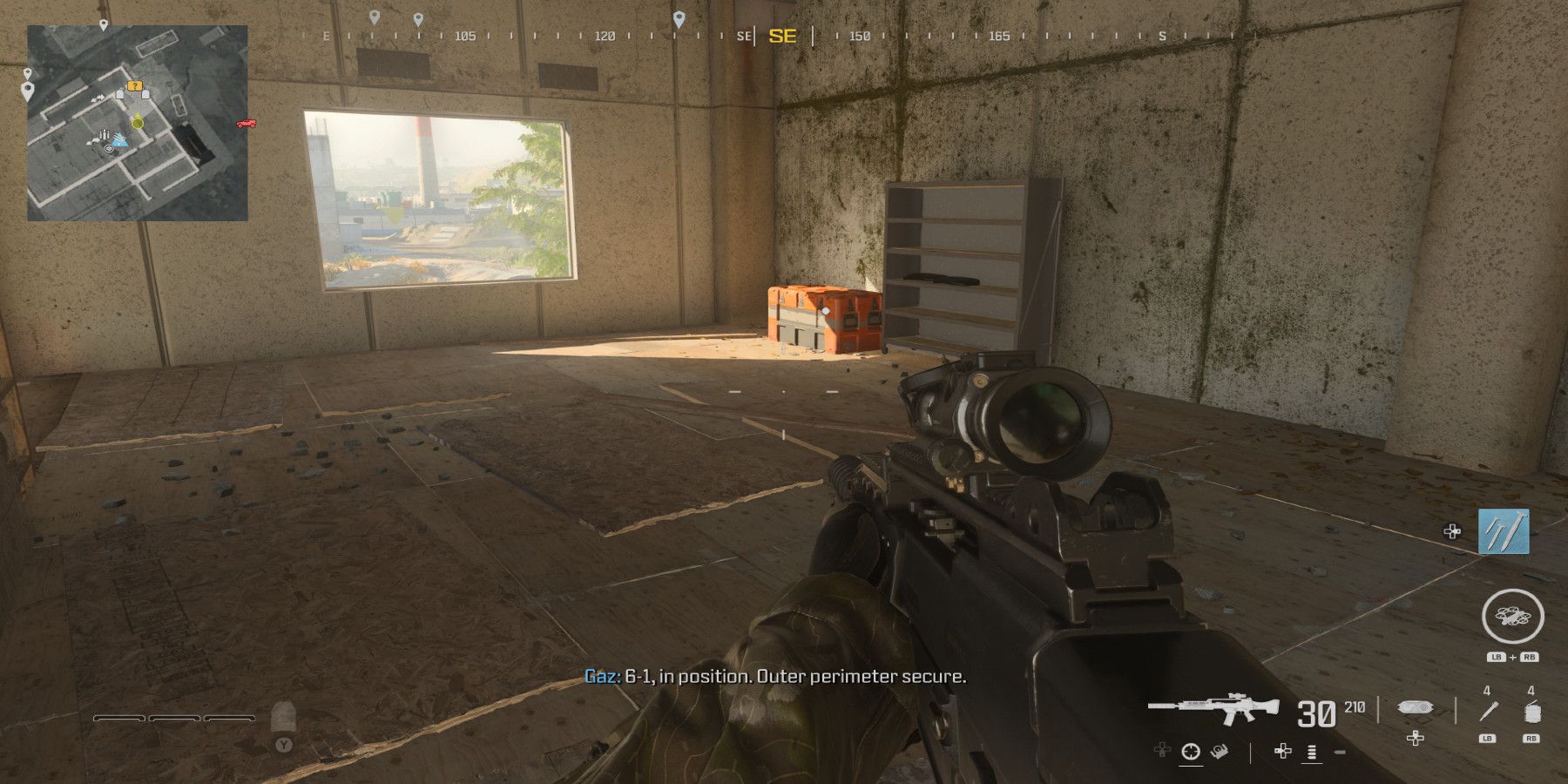1568x784 pixels.
Task: Click the 210 reserve ammo count
Action: click(x=1356, y=707)
